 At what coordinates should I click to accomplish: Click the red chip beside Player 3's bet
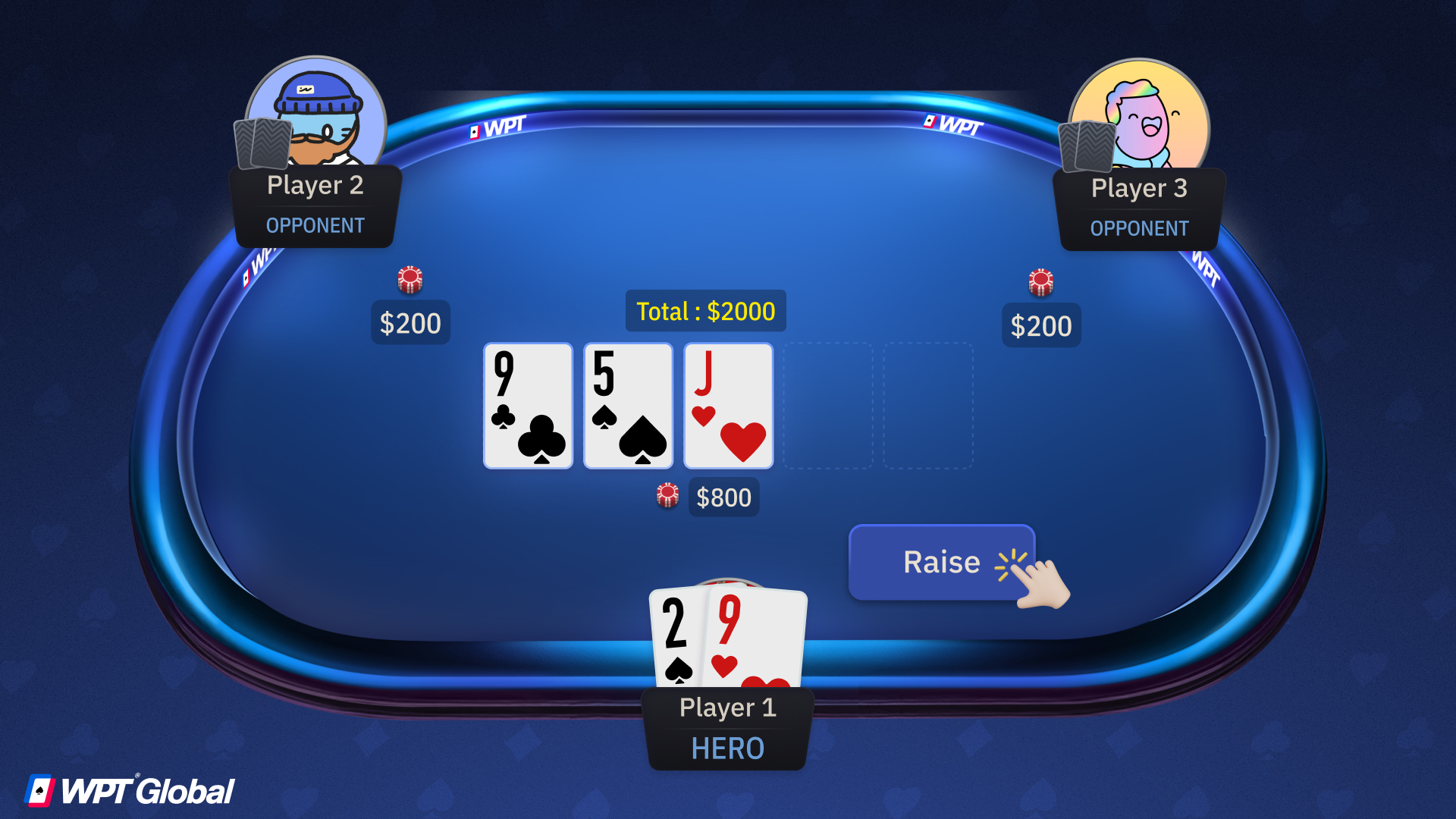[x=1041, y=281]
